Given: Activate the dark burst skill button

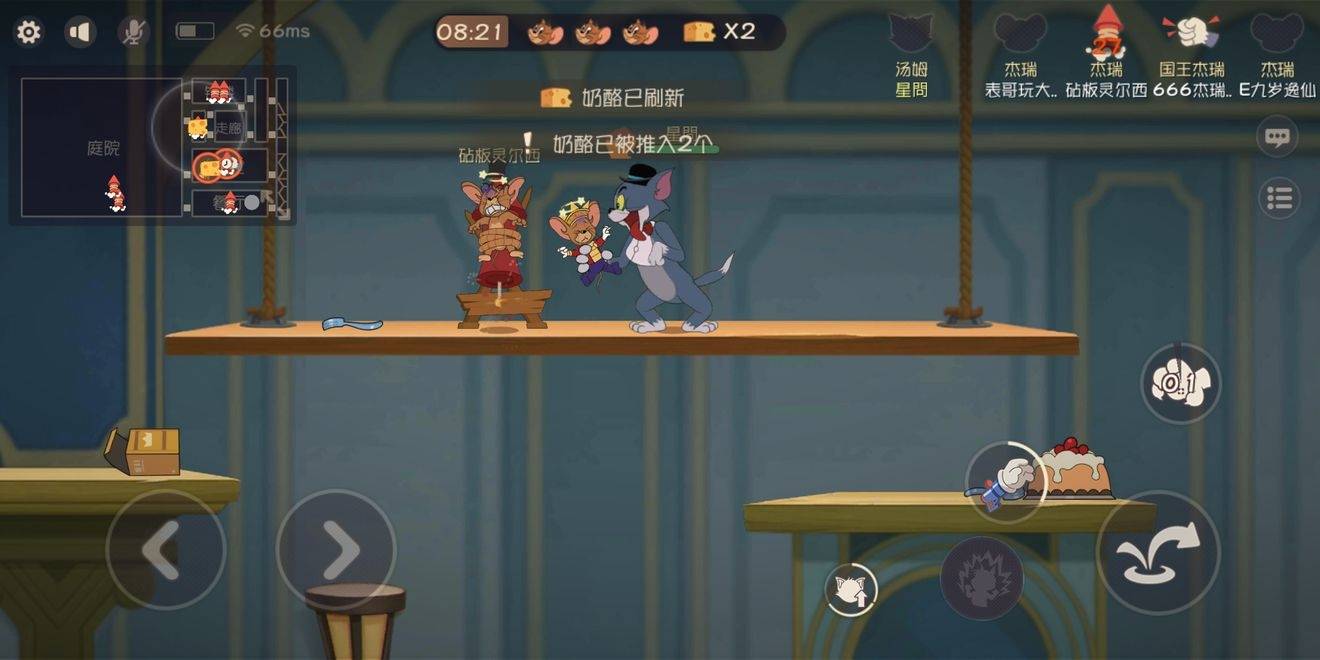Looking at the screenshot, I should tap(981, 578).
